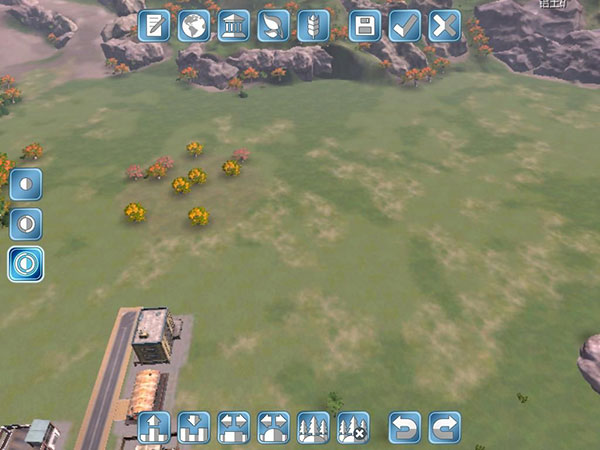Image resolution: width=600 pixels, height=450 pixels.
Task: Select the lower terrain tool
Action: click(194, 427)
